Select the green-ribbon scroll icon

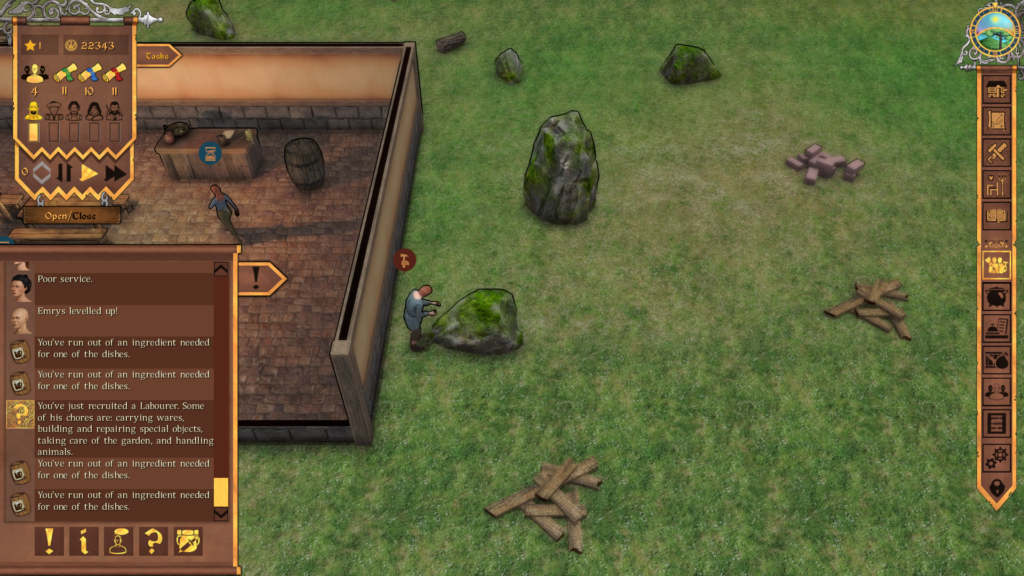tap(65, 73)
